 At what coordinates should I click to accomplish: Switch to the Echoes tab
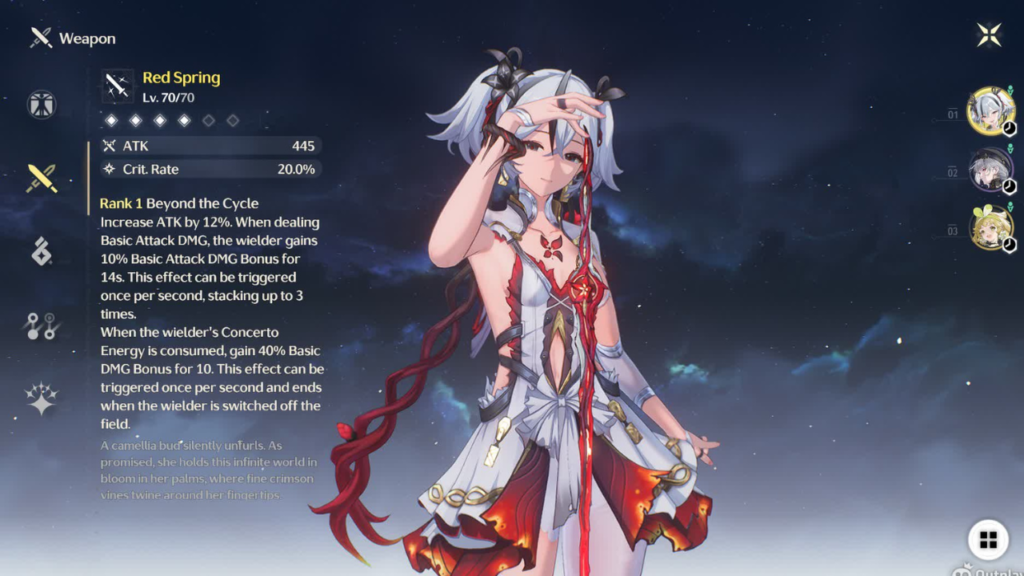(x=42, y=252)
